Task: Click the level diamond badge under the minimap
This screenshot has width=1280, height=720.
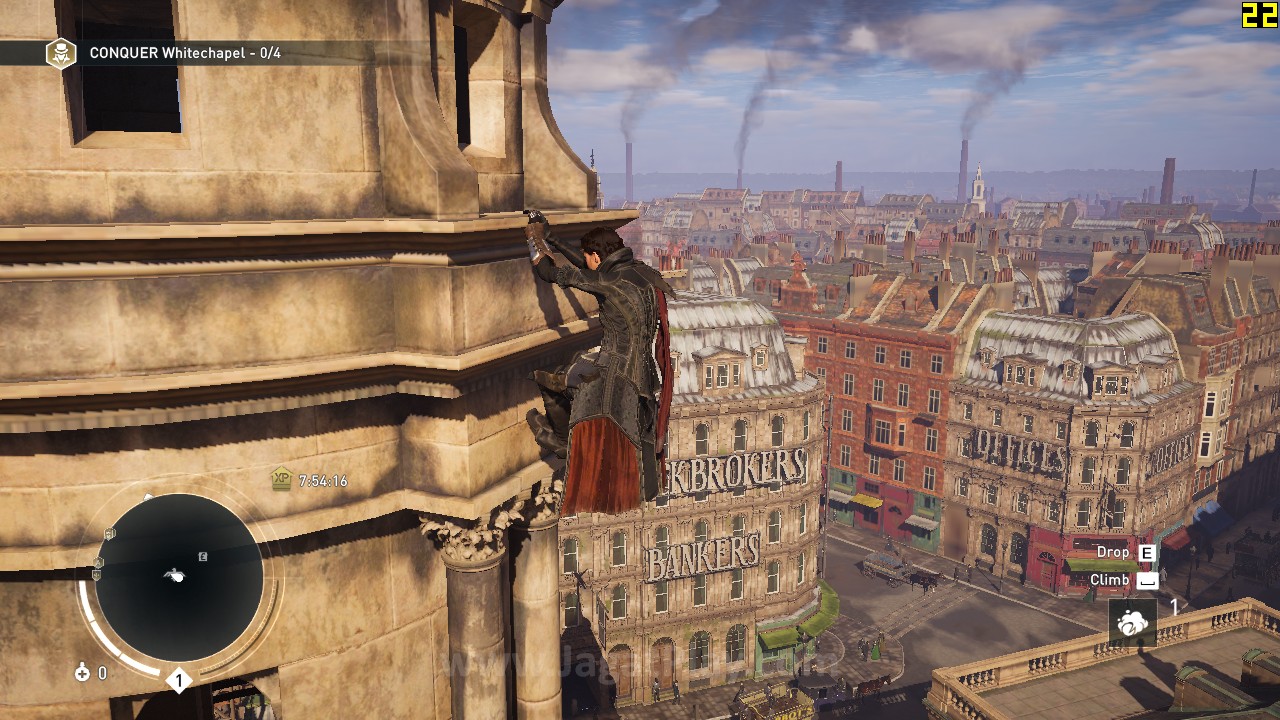Action: pyautogui.click(x=179, y=682)
